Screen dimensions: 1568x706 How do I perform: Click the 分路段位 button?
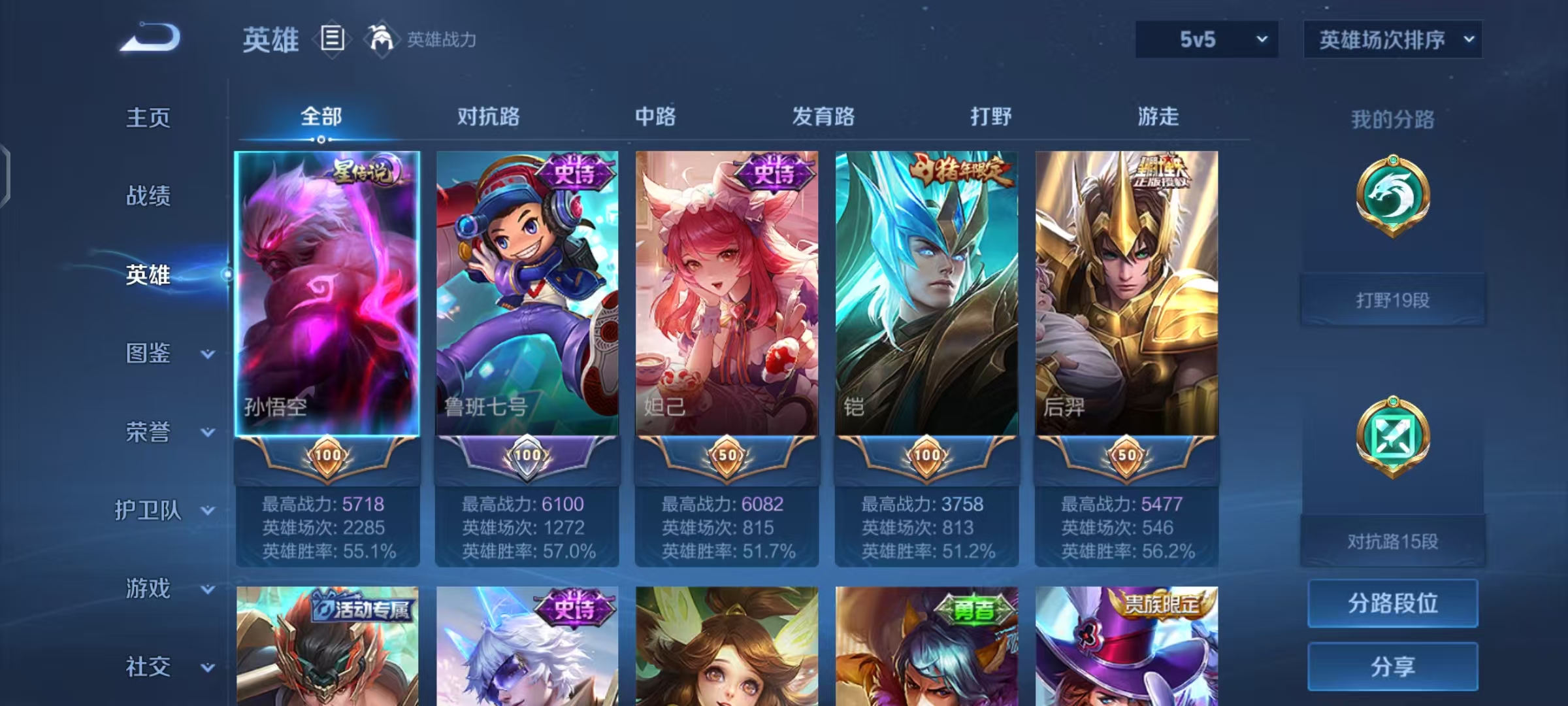coord(1392,604)
